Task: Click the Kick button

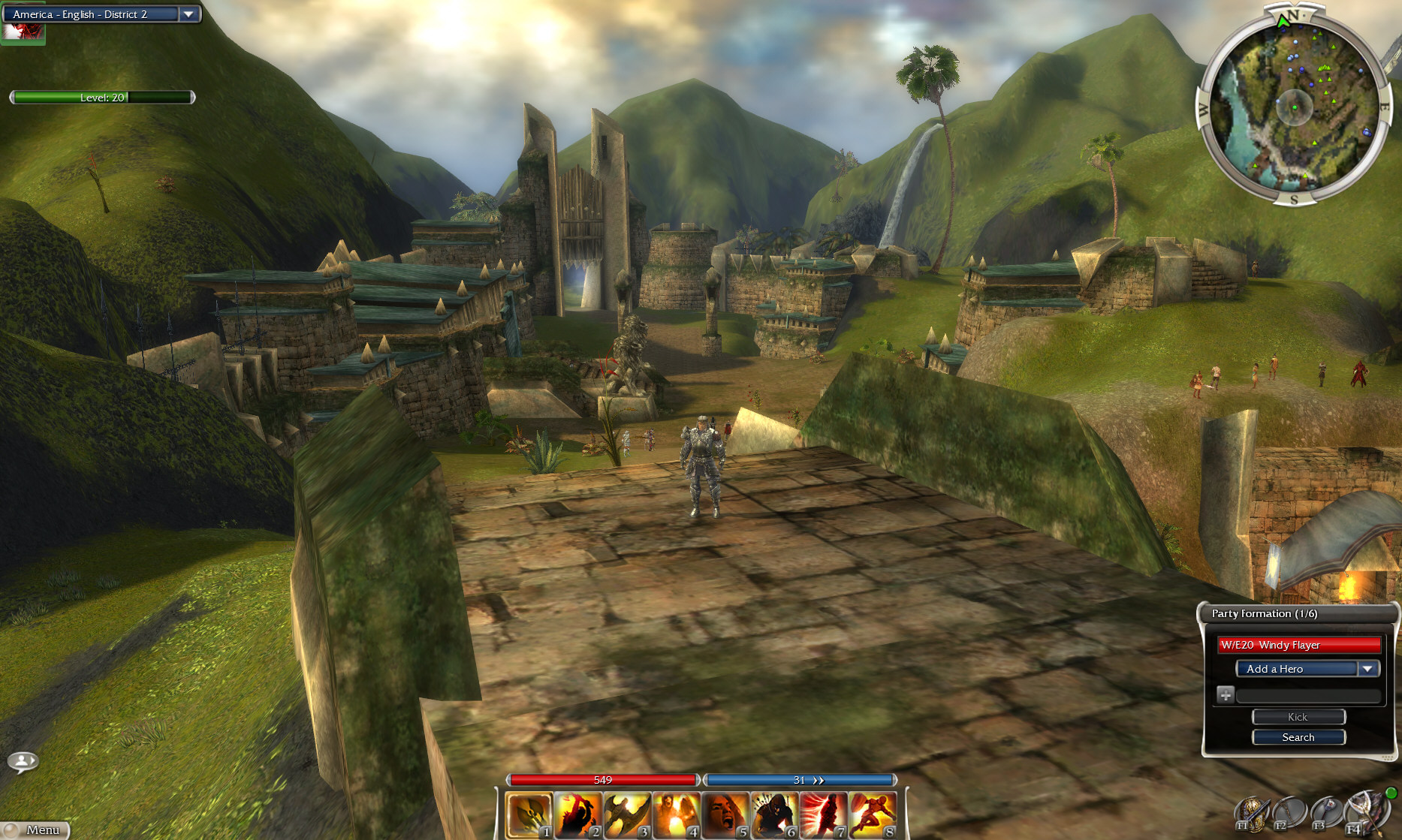Action: 1298,717
